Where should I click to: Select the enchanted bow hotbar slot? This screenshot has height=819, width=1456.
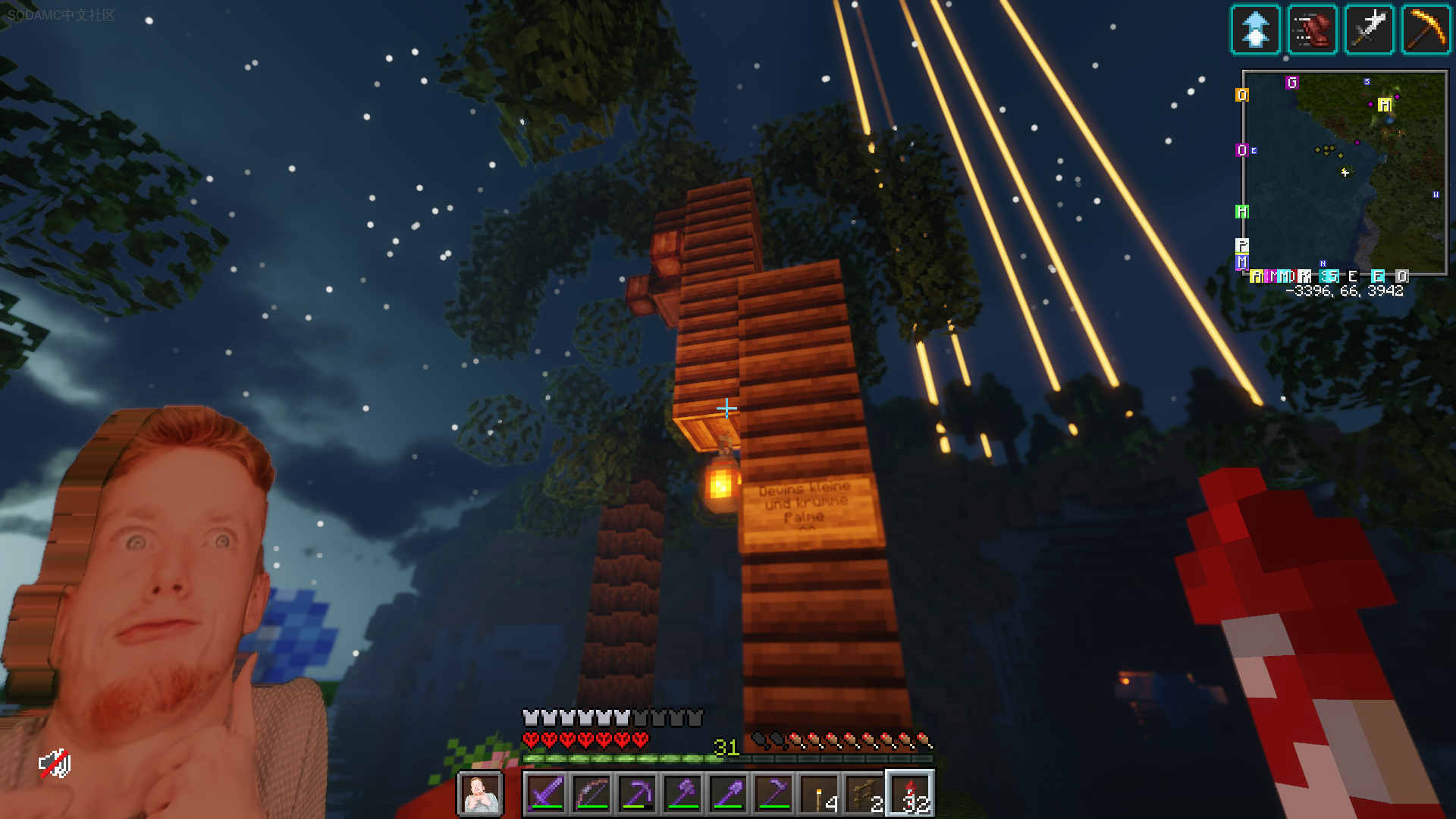pyautogui.click(x=591, y=794)
